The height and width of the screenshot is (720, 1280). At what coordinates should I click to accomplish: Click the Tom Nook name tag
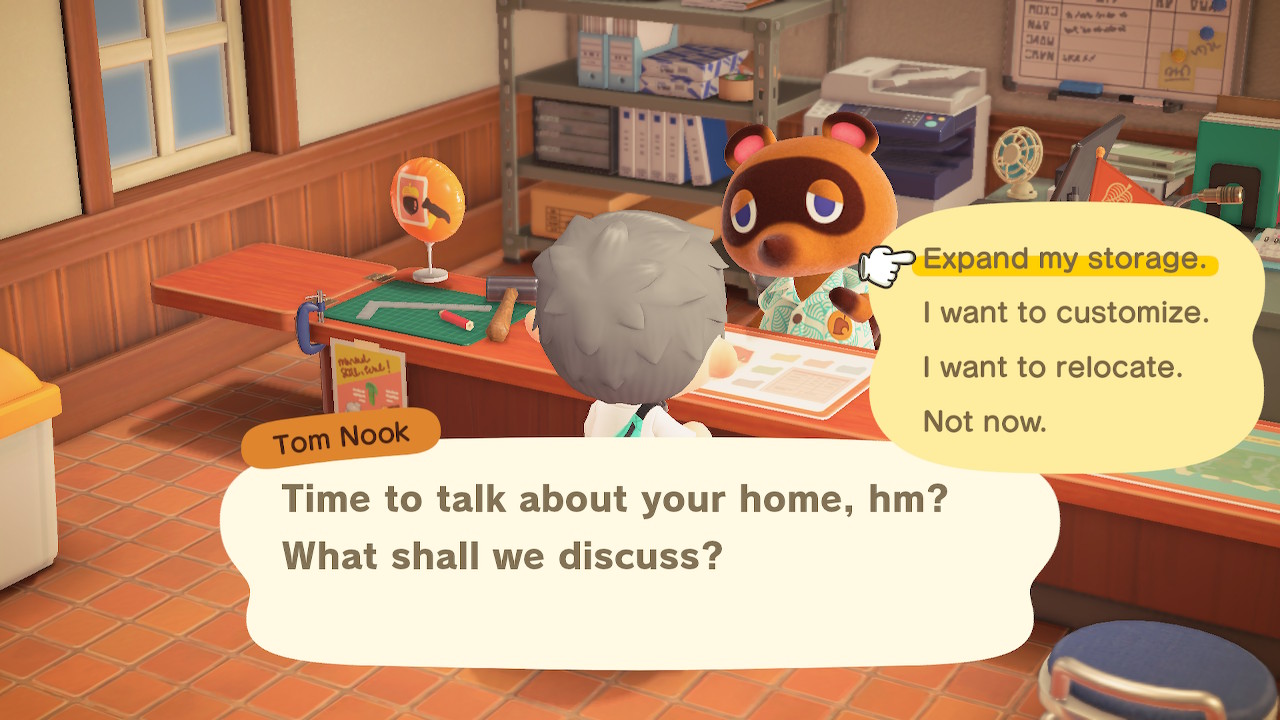pos(341,434)
